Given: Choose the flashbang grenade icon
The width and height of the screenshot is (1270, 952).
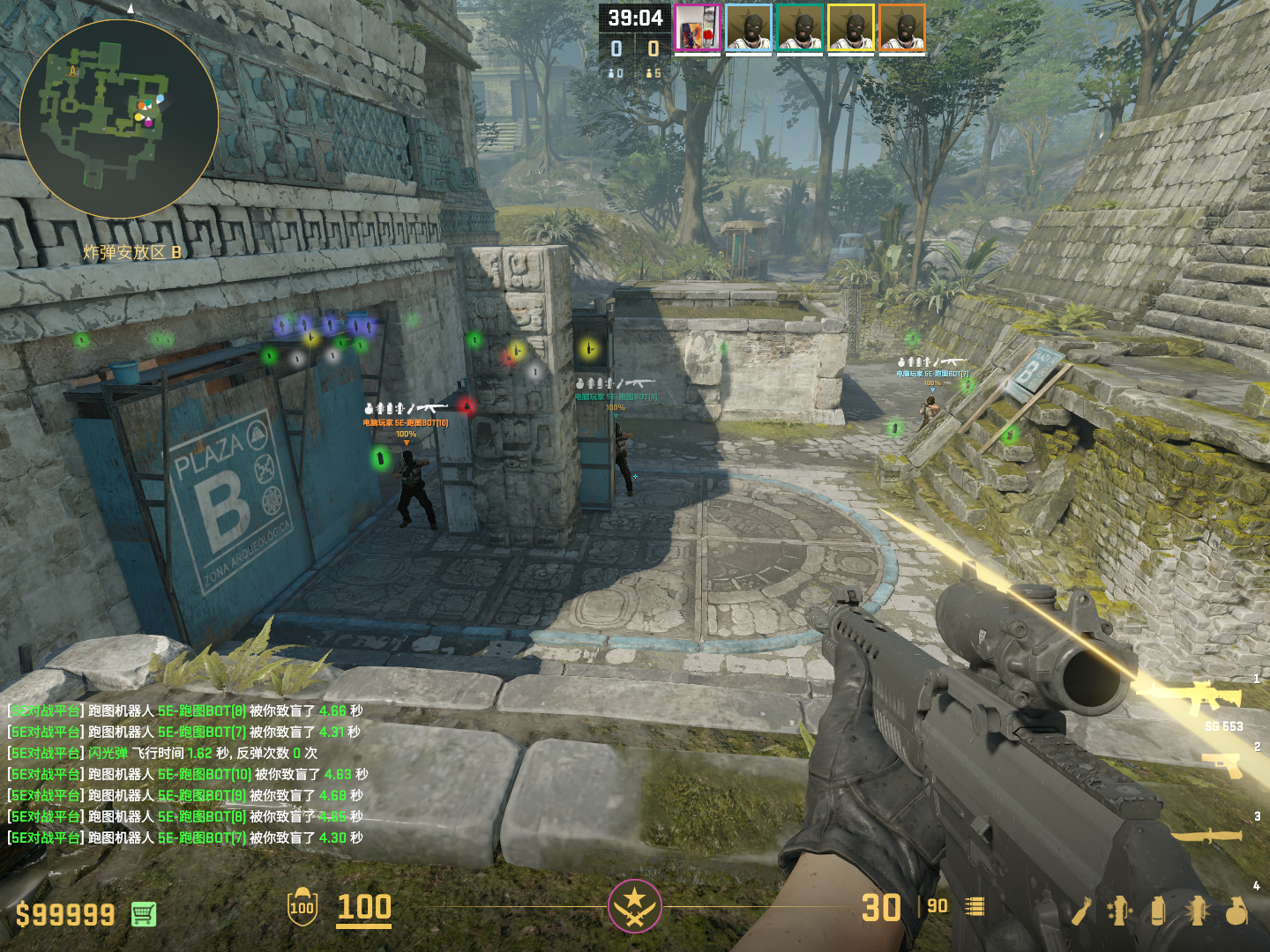Looking at the screenshot, I should pyautogui.click(x=1198, y=911).
